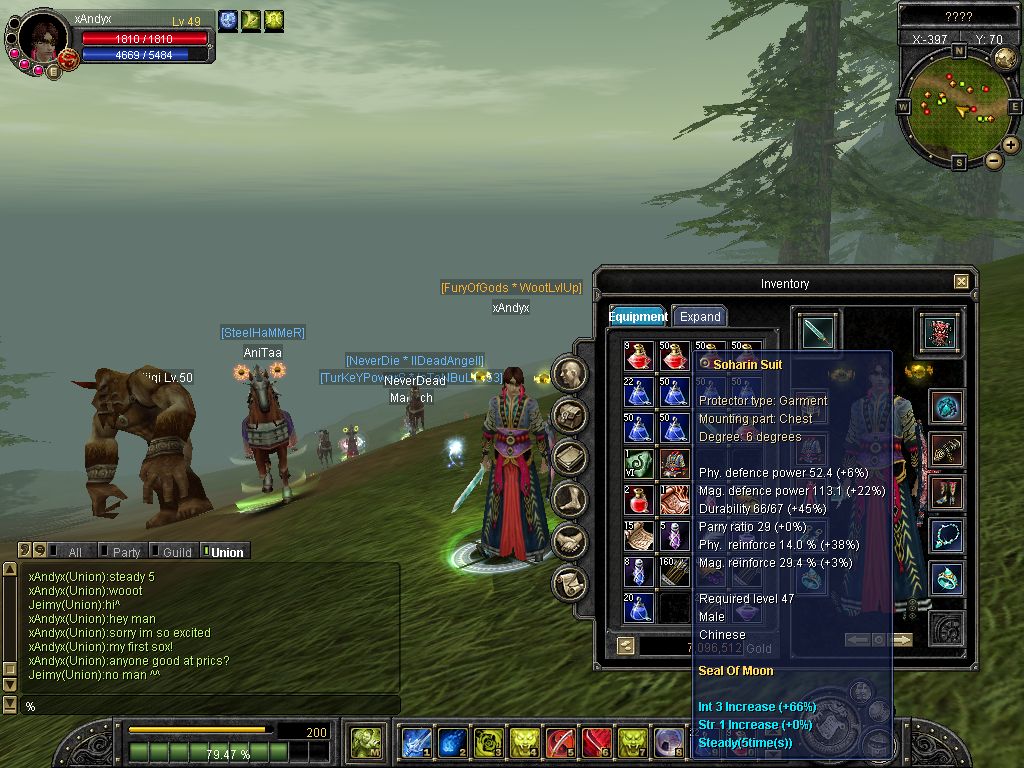Open the Union chat tab
Screen dimensions: 1024x768
click(x=226, y=552)
